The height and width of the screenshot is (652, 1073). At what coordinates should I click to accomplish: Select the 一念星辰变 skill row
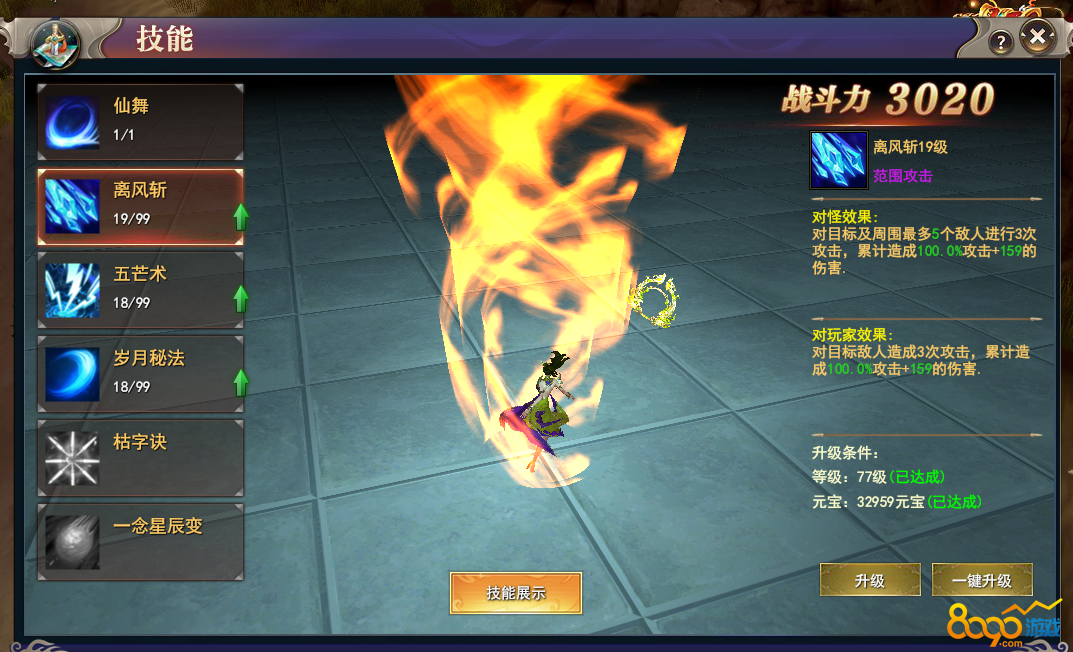(140, 542)
